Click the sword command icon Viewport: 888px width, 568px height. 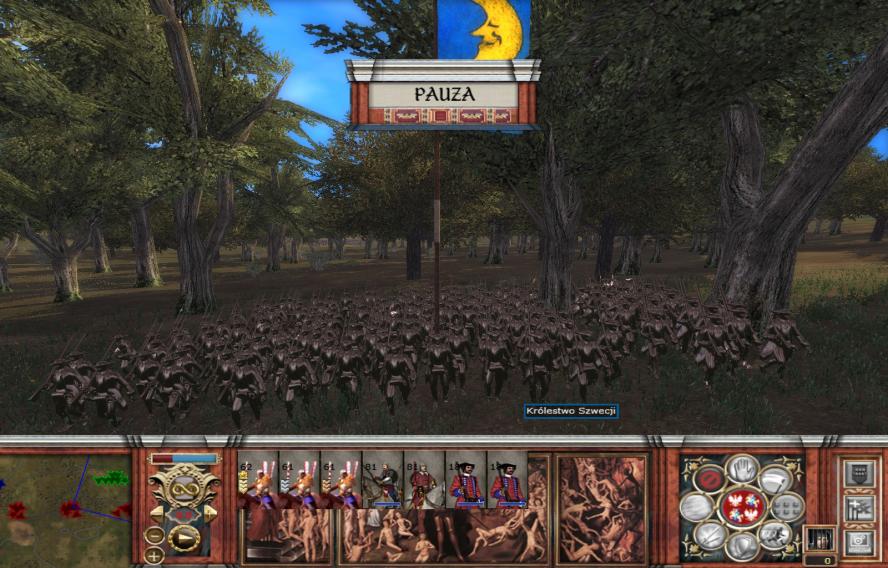tap(710, 536)
